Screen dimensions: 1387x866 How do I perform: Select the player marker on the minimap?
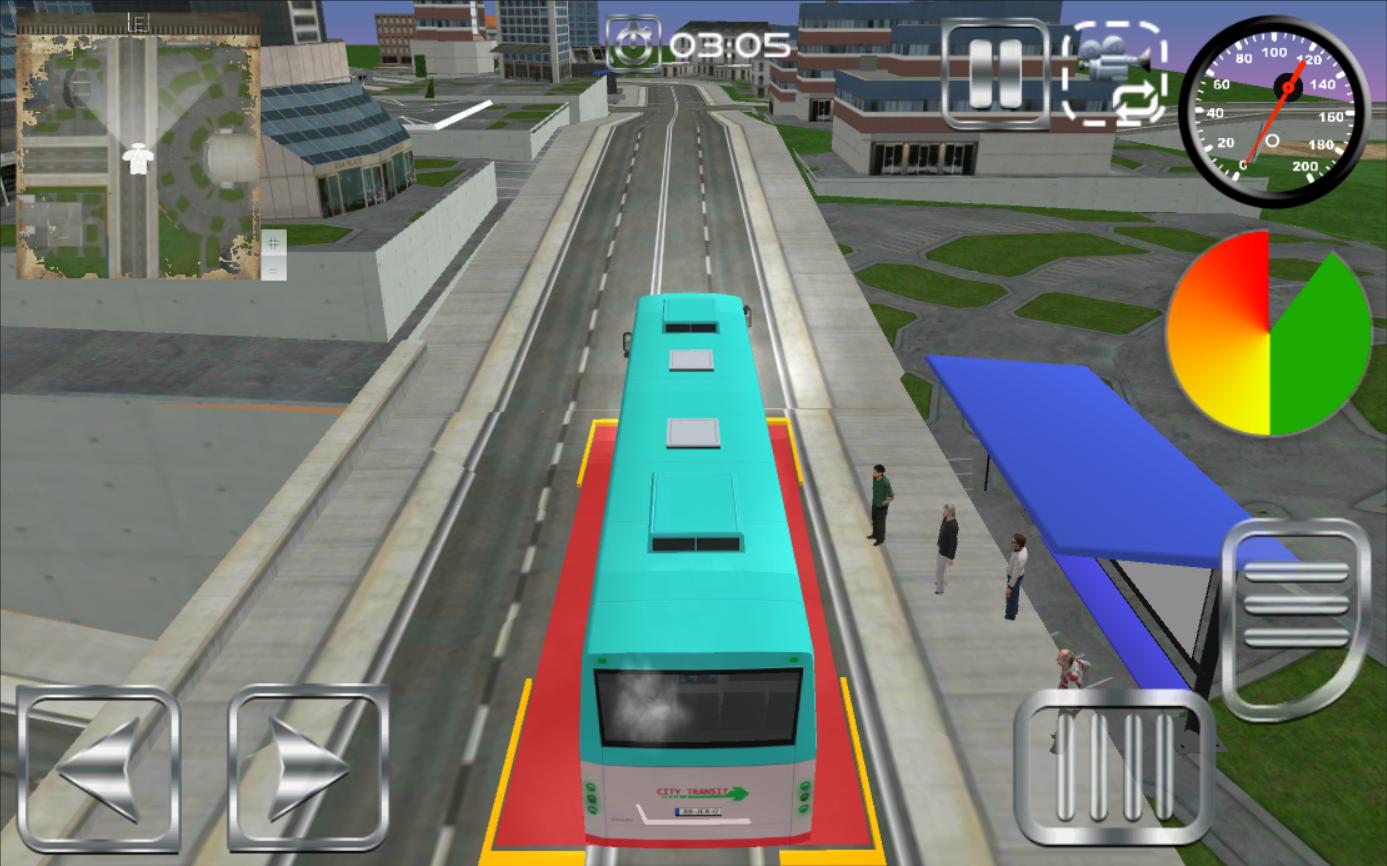140,158
